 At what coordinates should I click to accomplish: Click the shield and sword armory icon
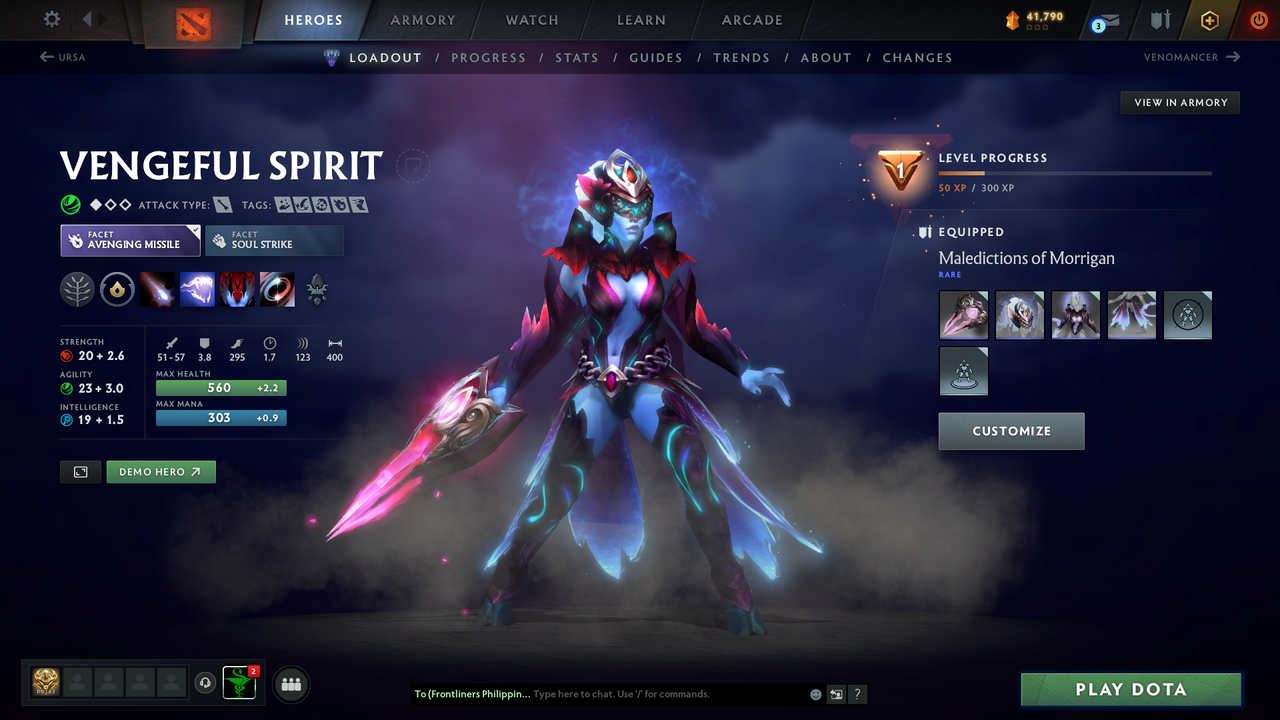1158,20
